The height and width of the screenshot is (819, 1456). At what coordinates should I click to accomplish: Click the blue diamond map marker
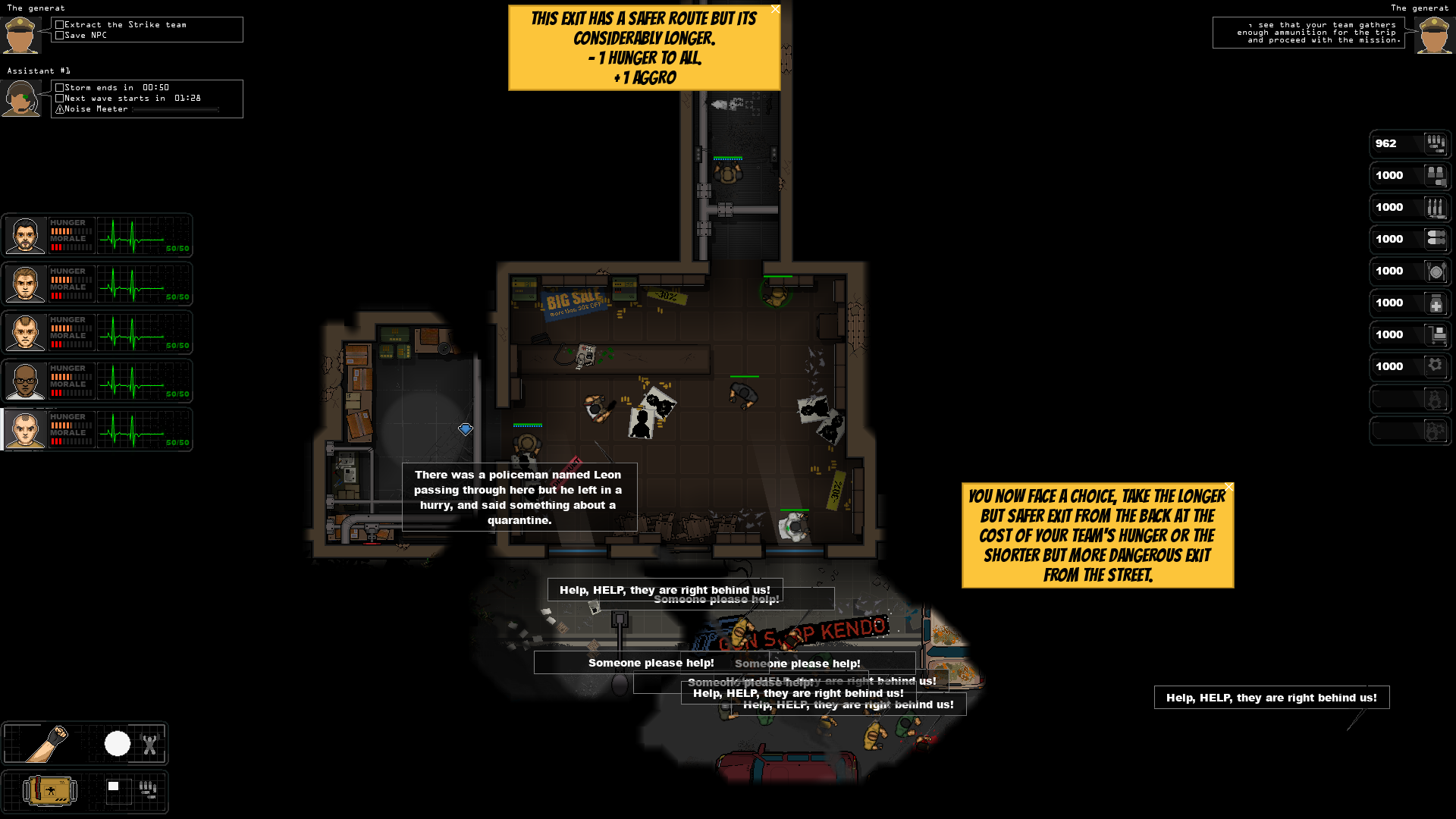pyautogui.click(x=465, y=429)
